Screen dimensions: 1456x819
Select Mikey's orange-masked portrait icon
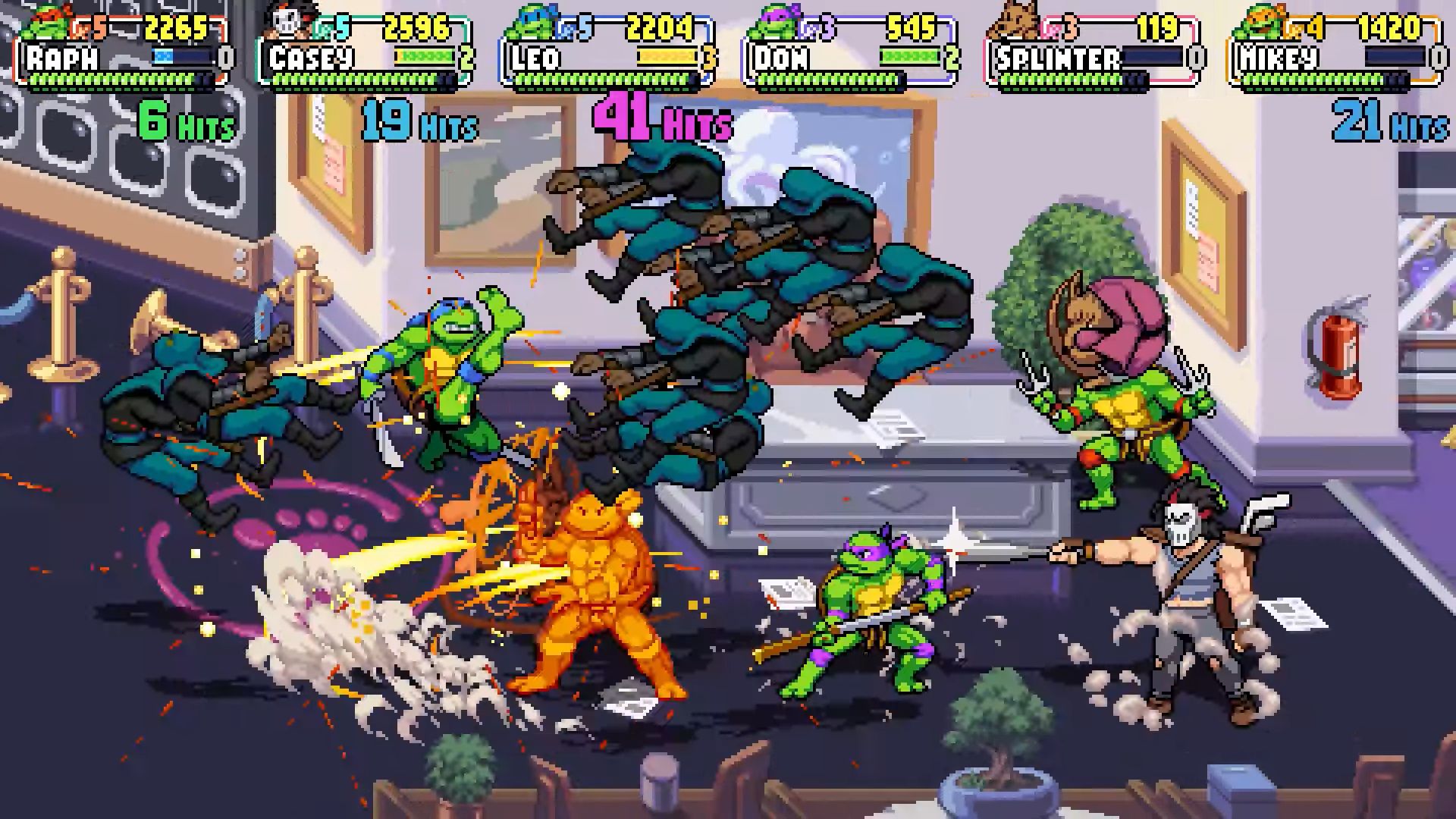point(1257,24)
